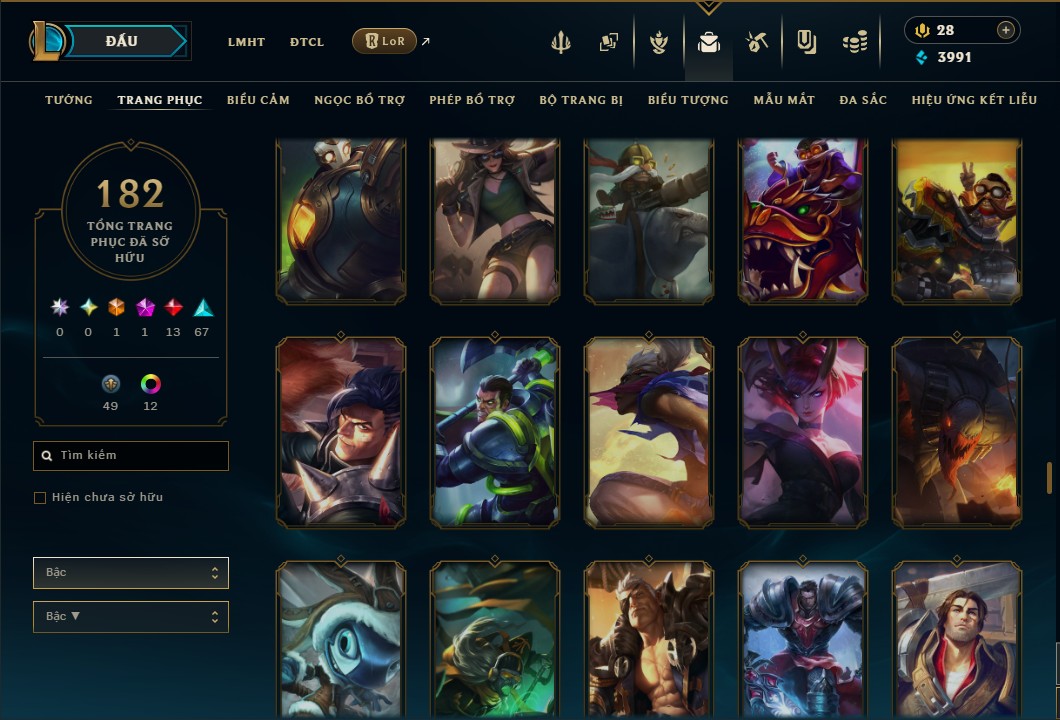Click the Tìm kiếm search box
Image resolution: width=1060 pixels, height=720 pixels.
point(131,456)
